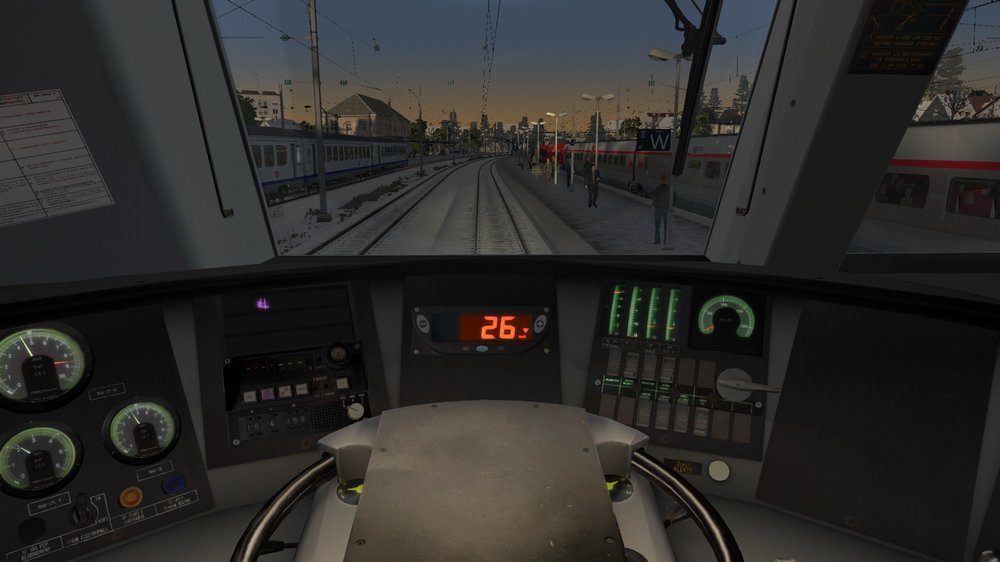Push the orange round button on the left panel
The width and height of the screenshot is (1000, 562).
coord(130,496)
